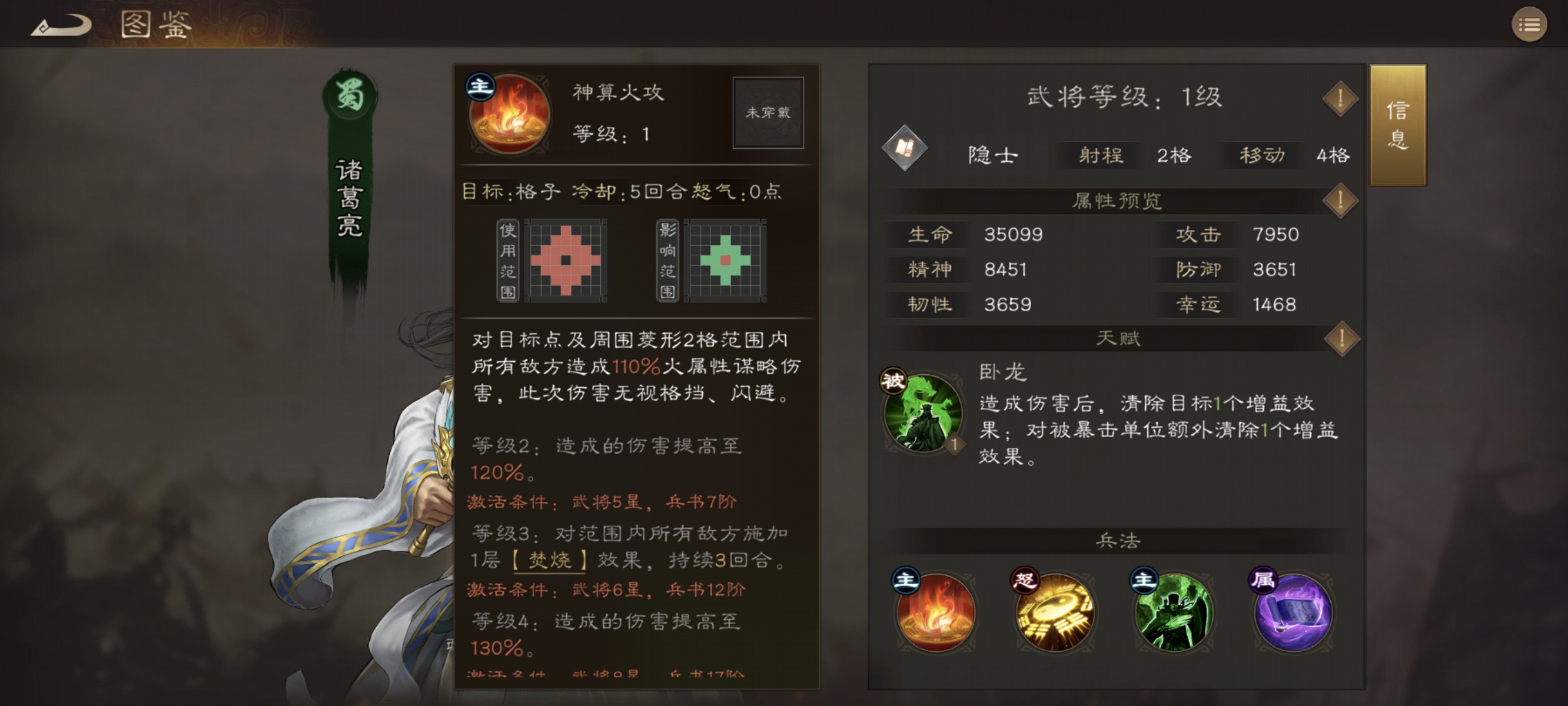The image size is (1568, 706).
Task: Open the green 卧龙 passive skill in 兵法
Action: [1174, 615]
